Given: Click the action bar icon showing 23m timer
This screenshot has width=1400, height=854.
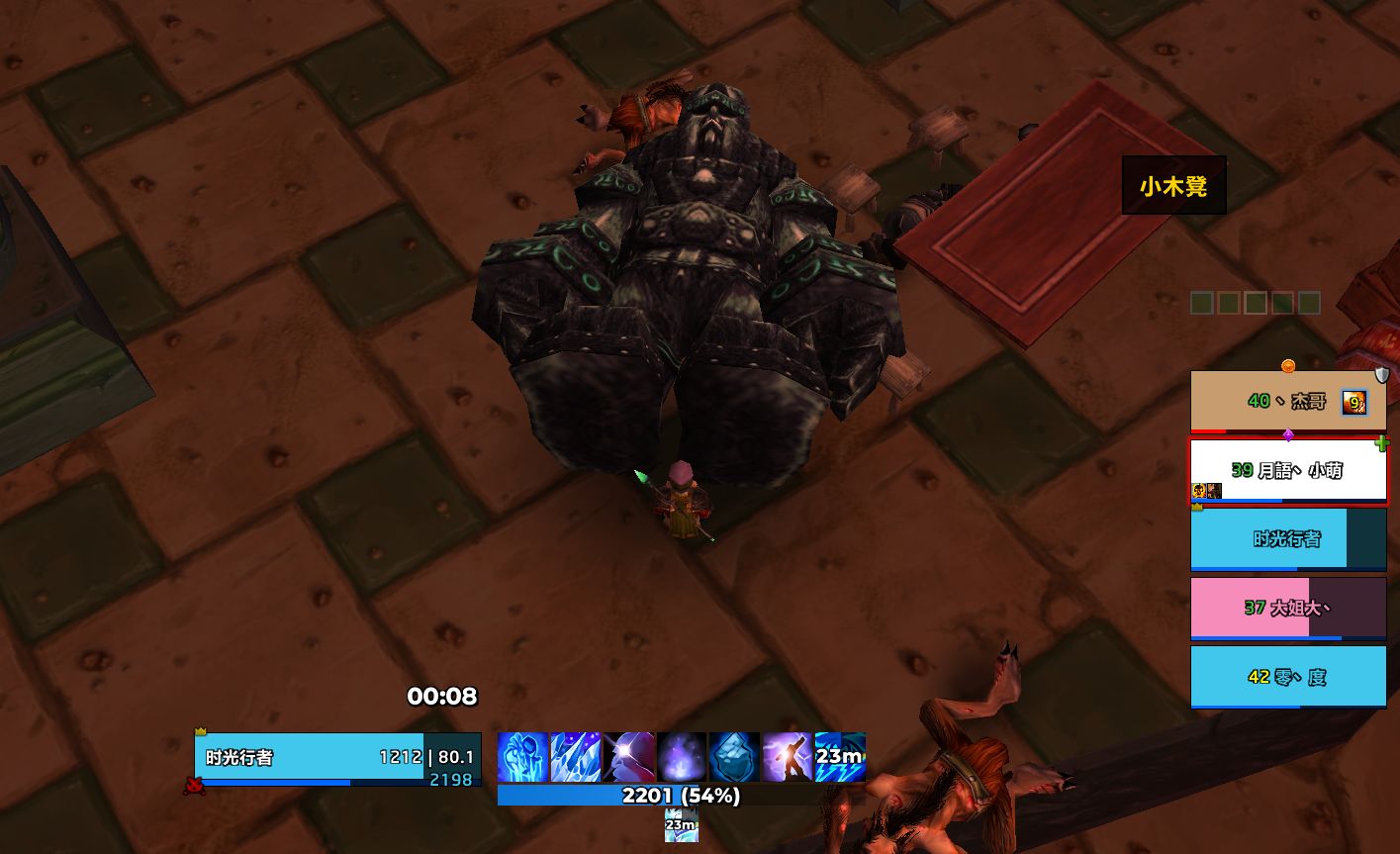Looking at the screenshot, I should click(840, 757).
